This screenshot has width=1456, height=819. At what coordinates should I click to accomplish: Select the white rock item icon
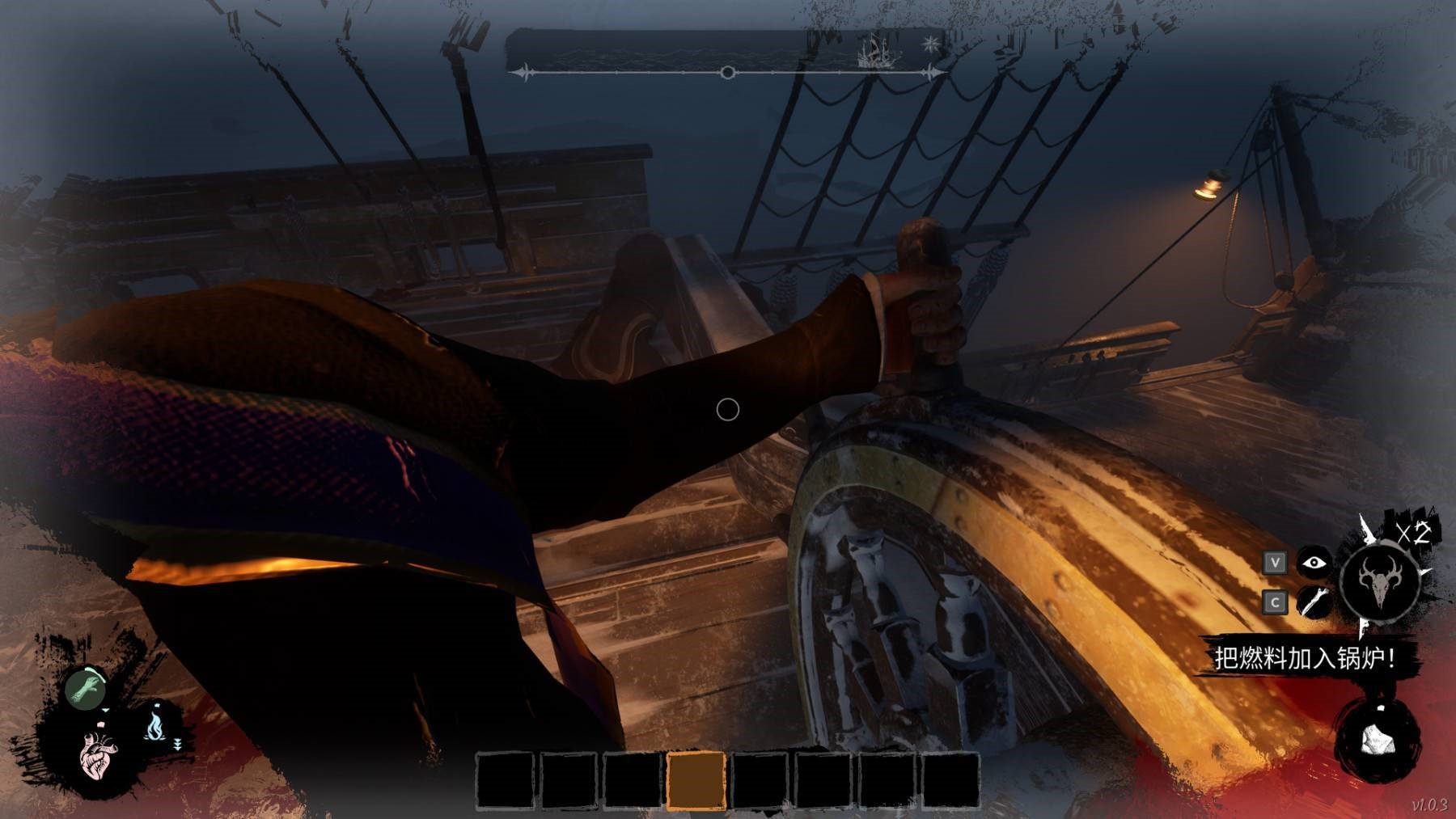click(1378, 739)
